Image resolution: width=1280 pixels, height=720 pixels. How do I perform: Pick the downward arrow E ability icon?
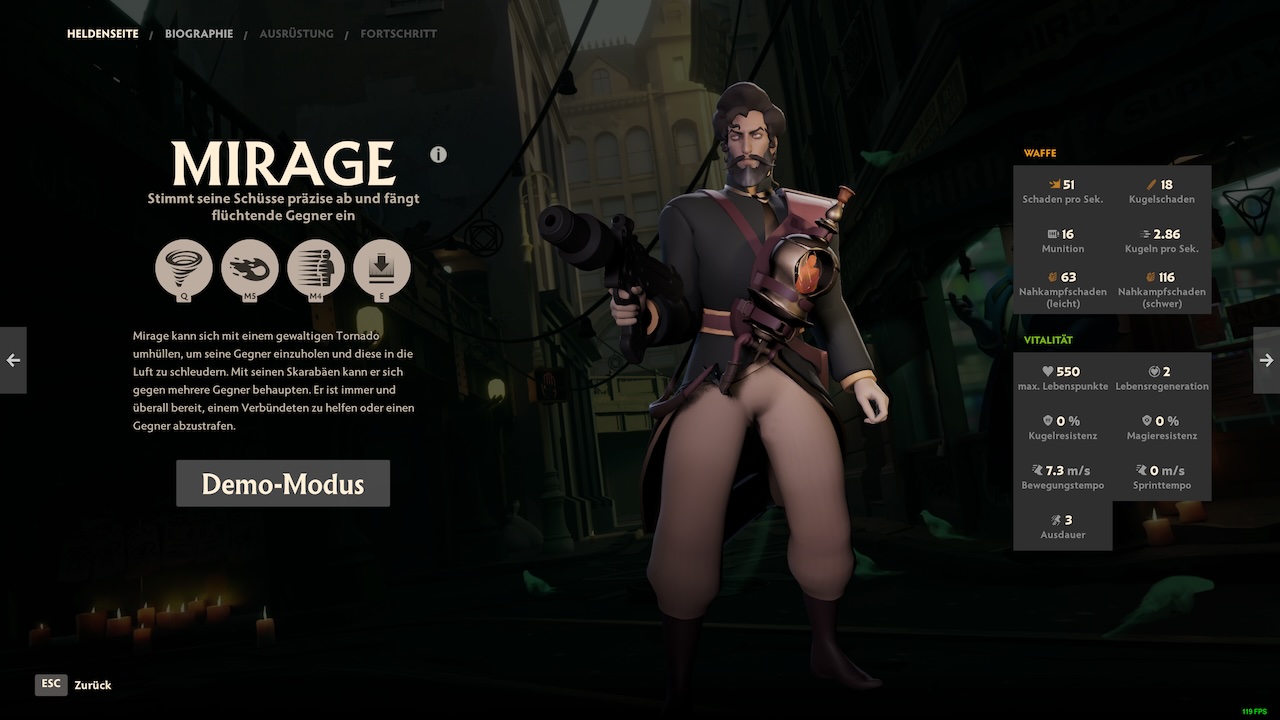[x=381, y=268]
